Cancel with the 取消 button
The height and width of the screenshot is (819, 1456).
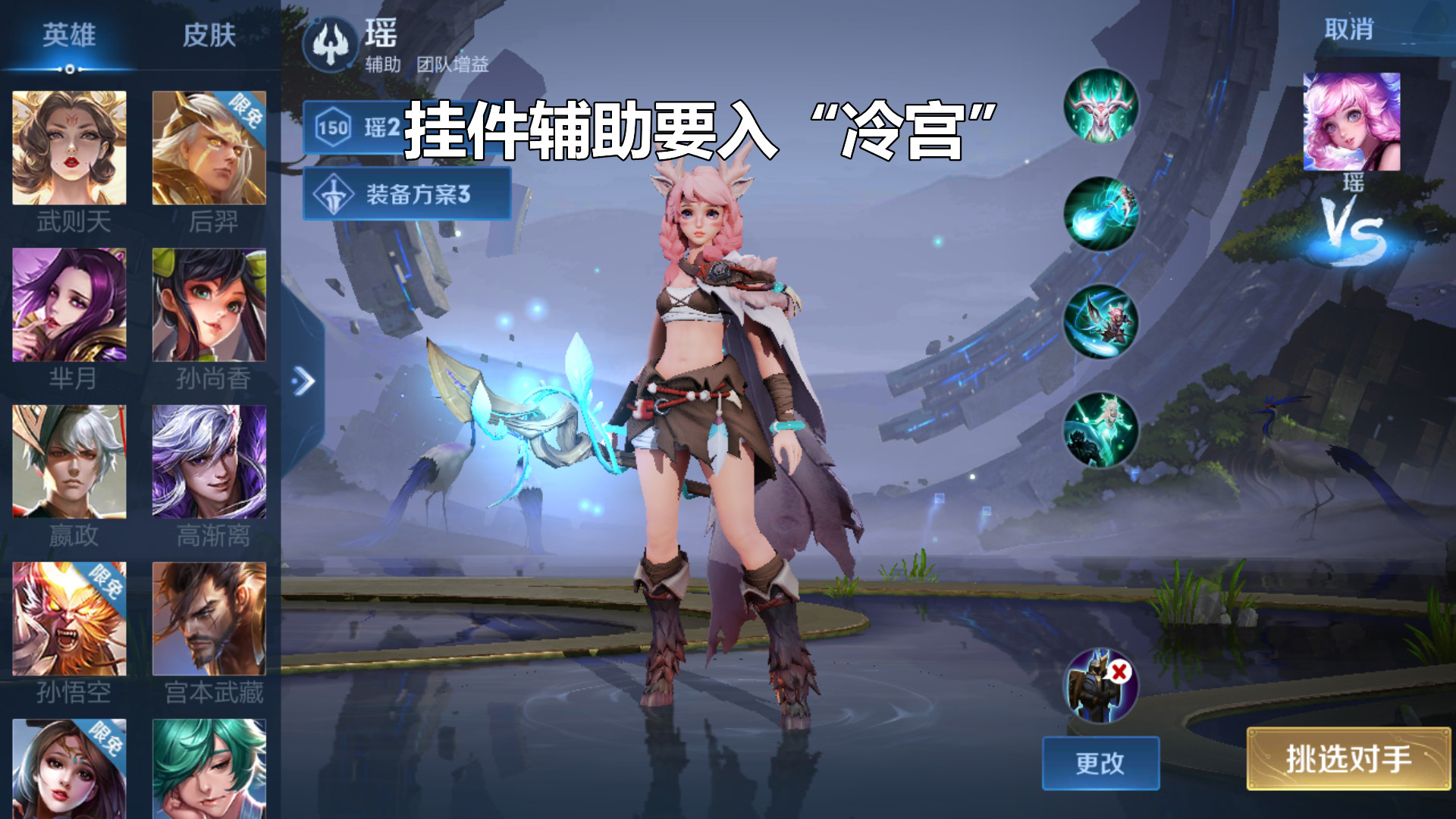1348,30
